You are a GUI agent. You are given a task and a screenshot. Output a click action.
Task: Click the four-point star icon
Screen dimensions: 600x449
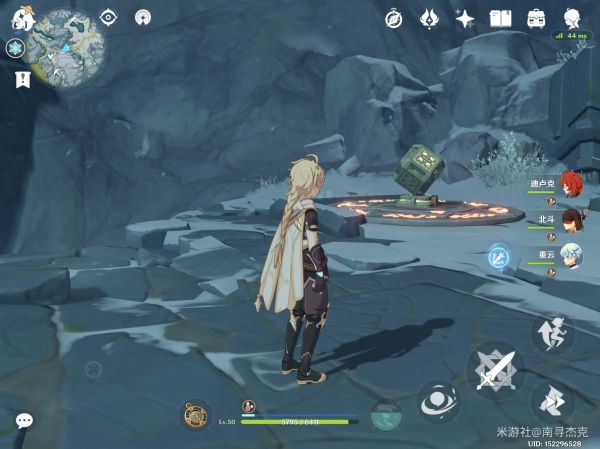point(465,18)
